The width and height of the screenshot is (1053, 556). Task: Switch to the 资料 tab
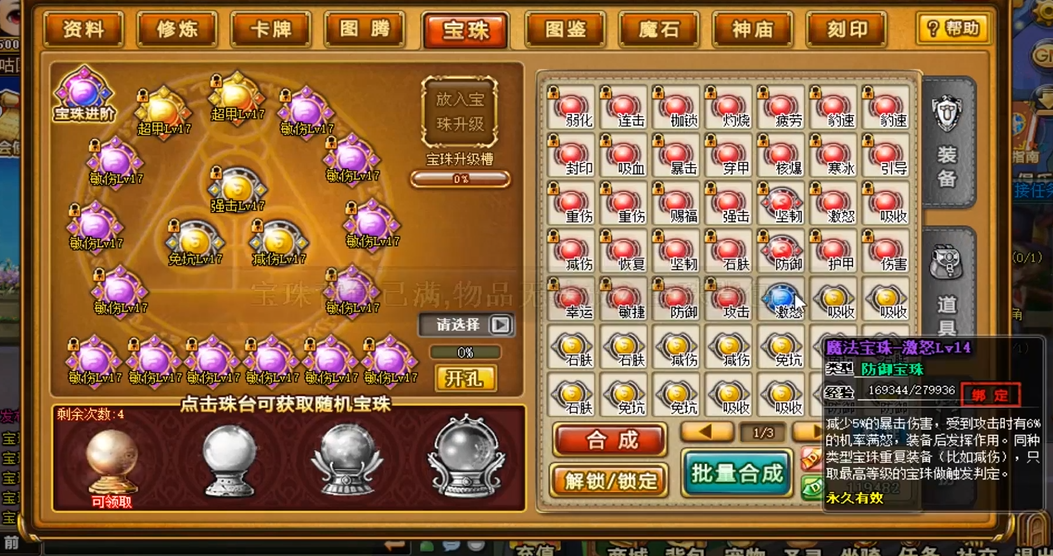[x=83, y=29]
